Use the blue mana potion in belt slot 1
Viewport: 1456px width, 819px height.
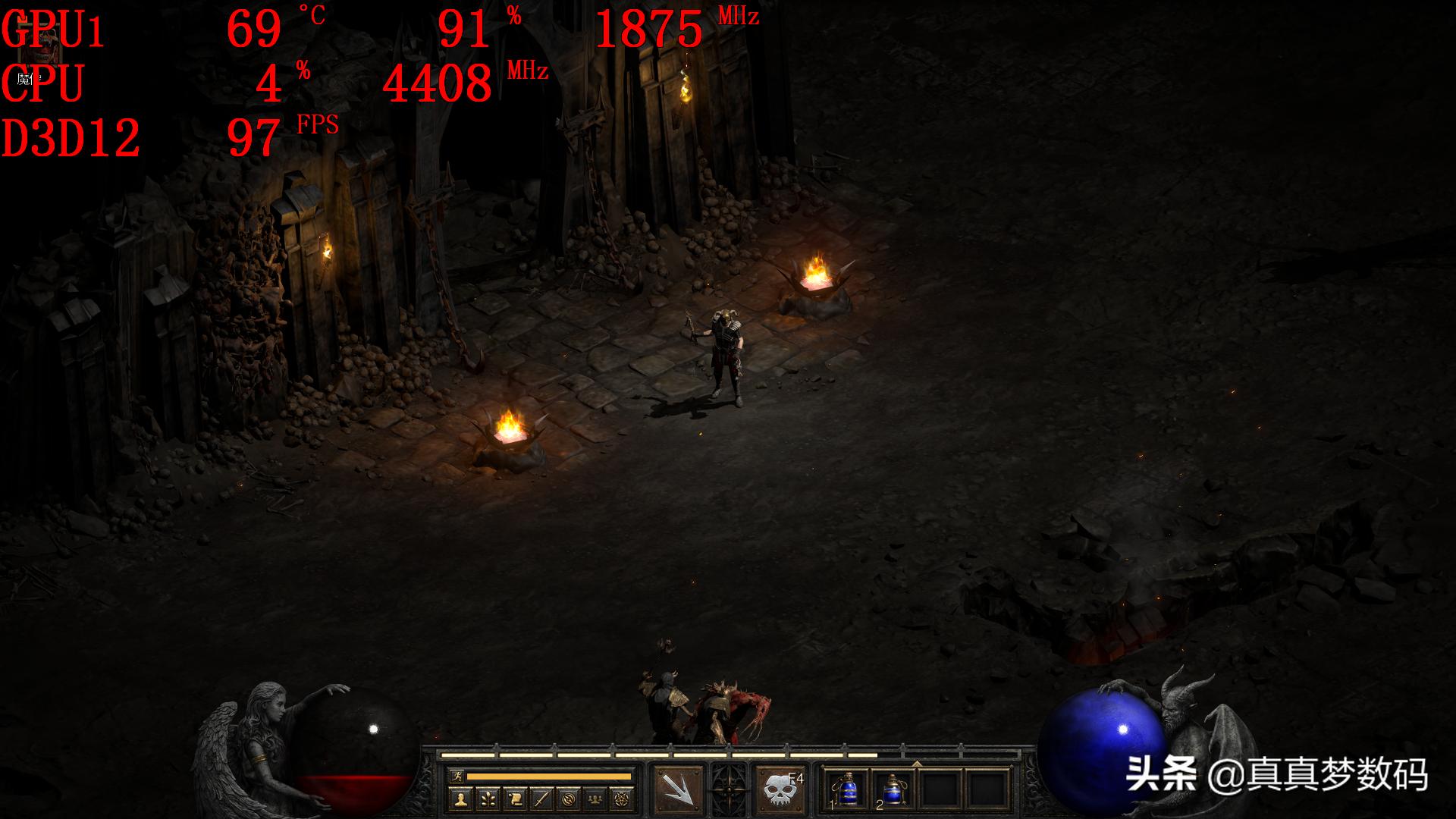coord(848,789)
